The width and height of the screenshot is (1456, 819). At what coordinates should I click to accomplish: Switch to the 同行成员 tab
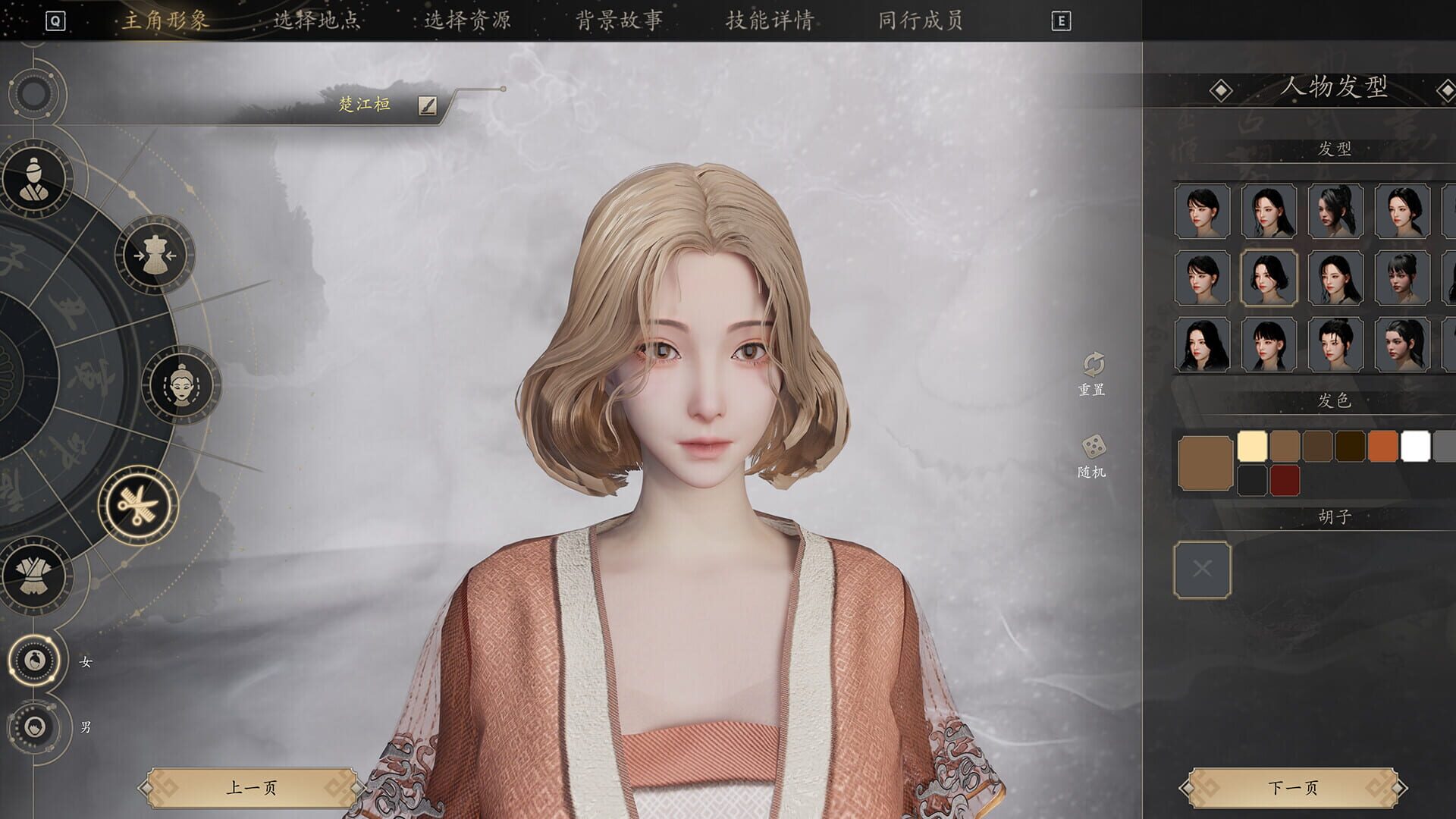coord(918,22)
